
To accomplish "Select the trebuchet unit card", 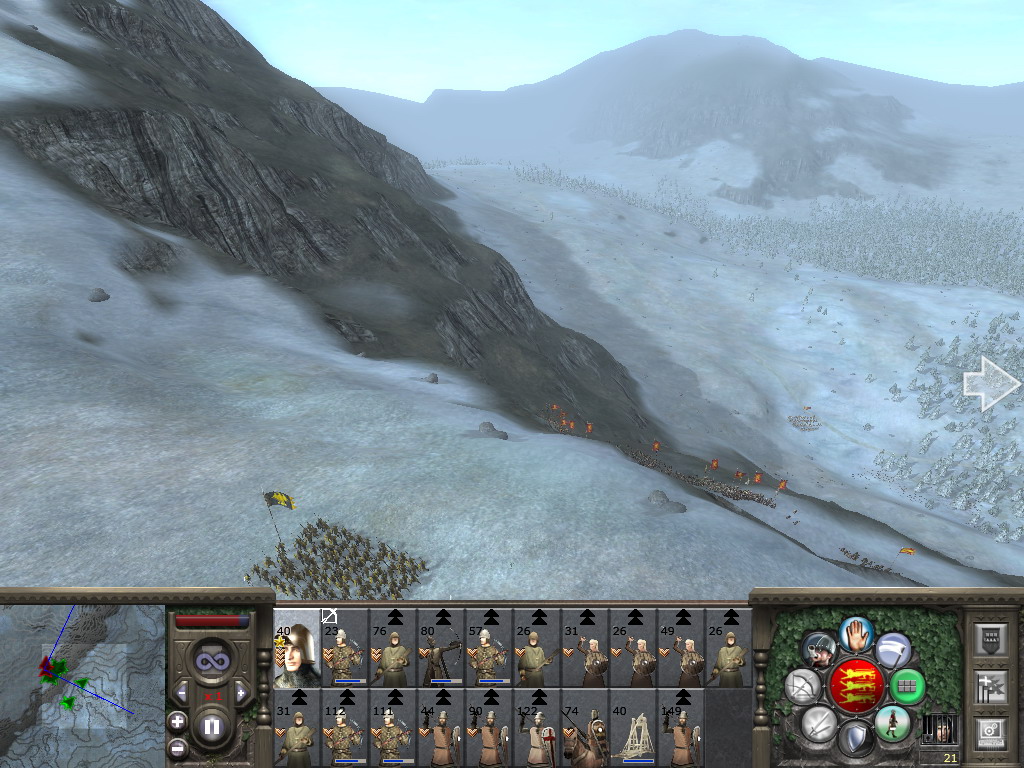I will coord(632,728).
